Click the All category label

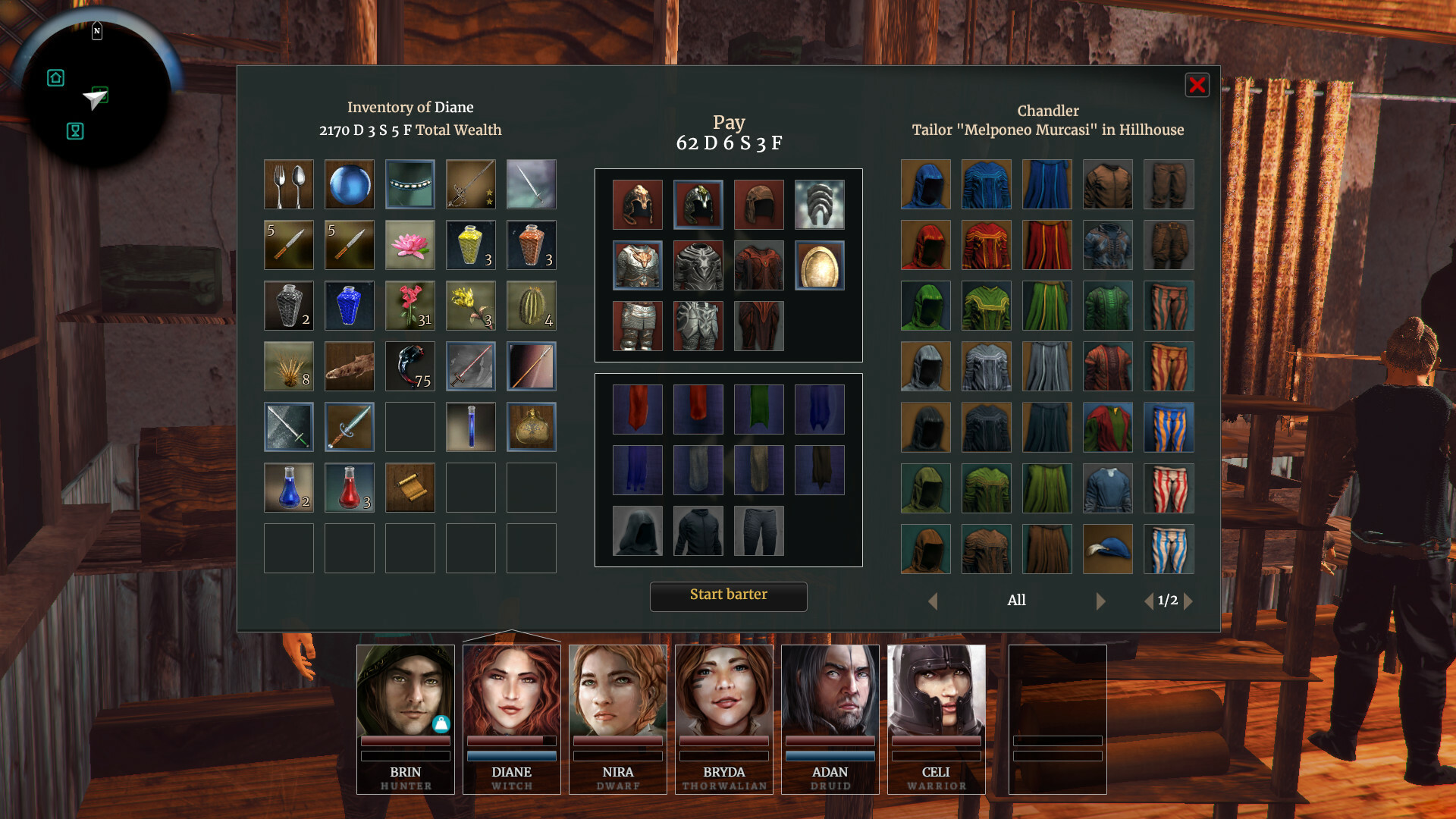(x=1017, y=600)
